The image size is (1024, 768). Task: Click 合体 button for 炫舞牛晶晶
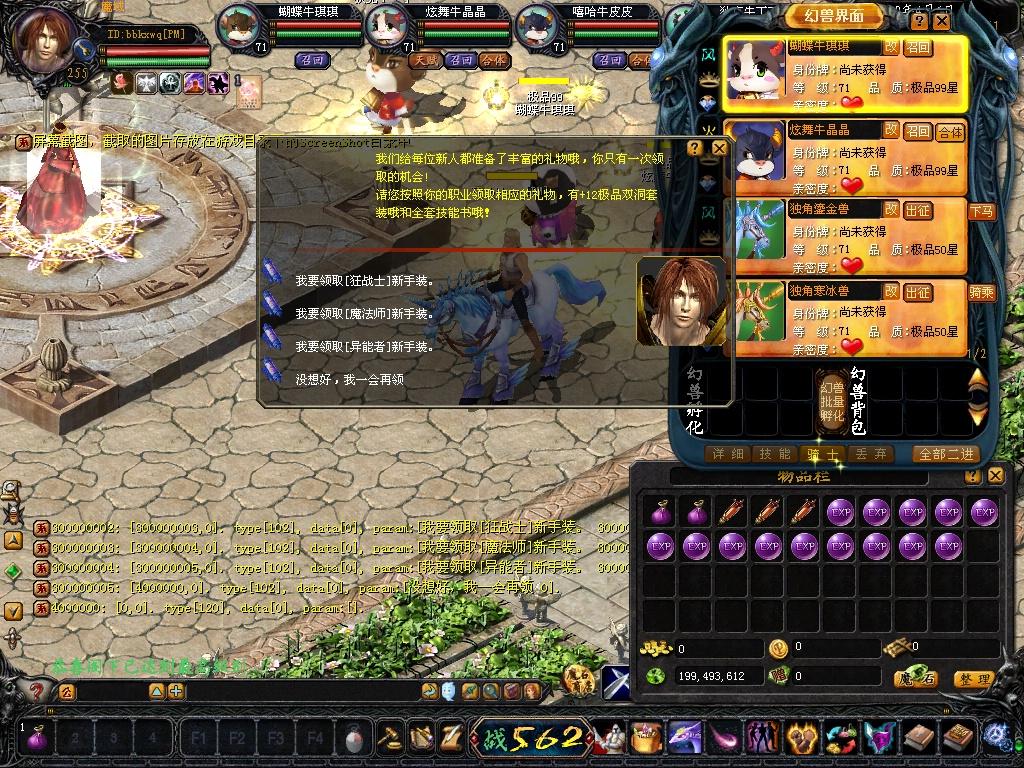[949, 131]
